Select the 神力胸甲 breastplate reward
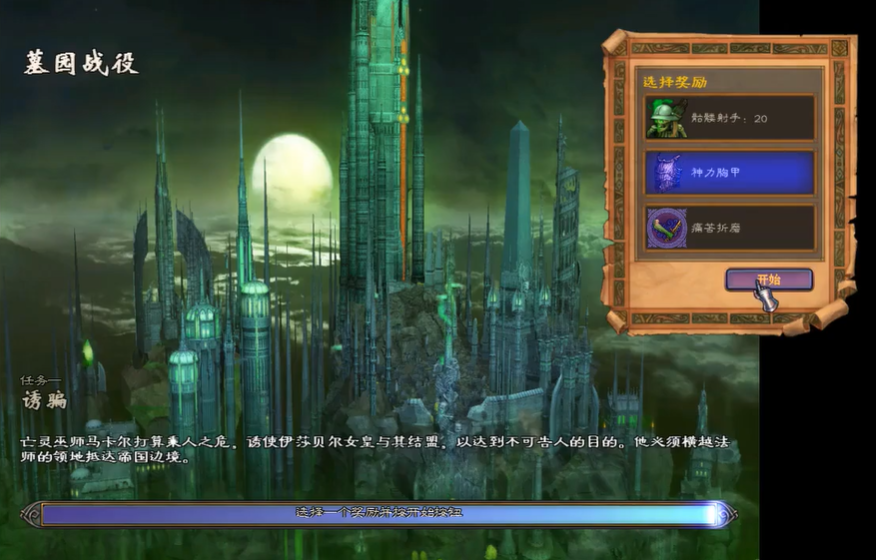Image resolution: width=876 pixels, height=560 pixels. 728,173
